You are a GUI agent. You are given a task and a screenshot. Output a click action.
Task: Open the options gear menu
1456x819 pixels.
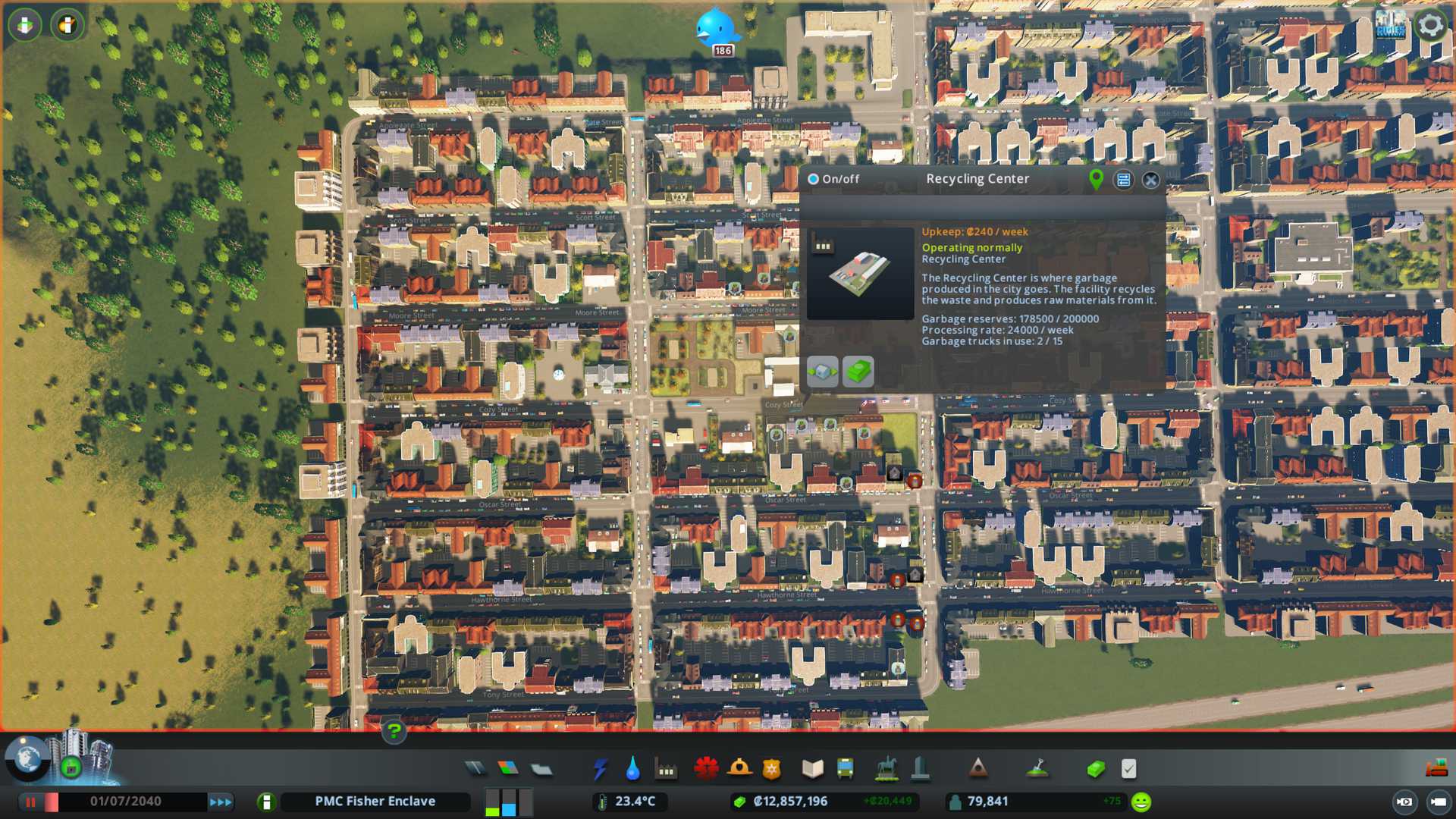point(1431,25)
